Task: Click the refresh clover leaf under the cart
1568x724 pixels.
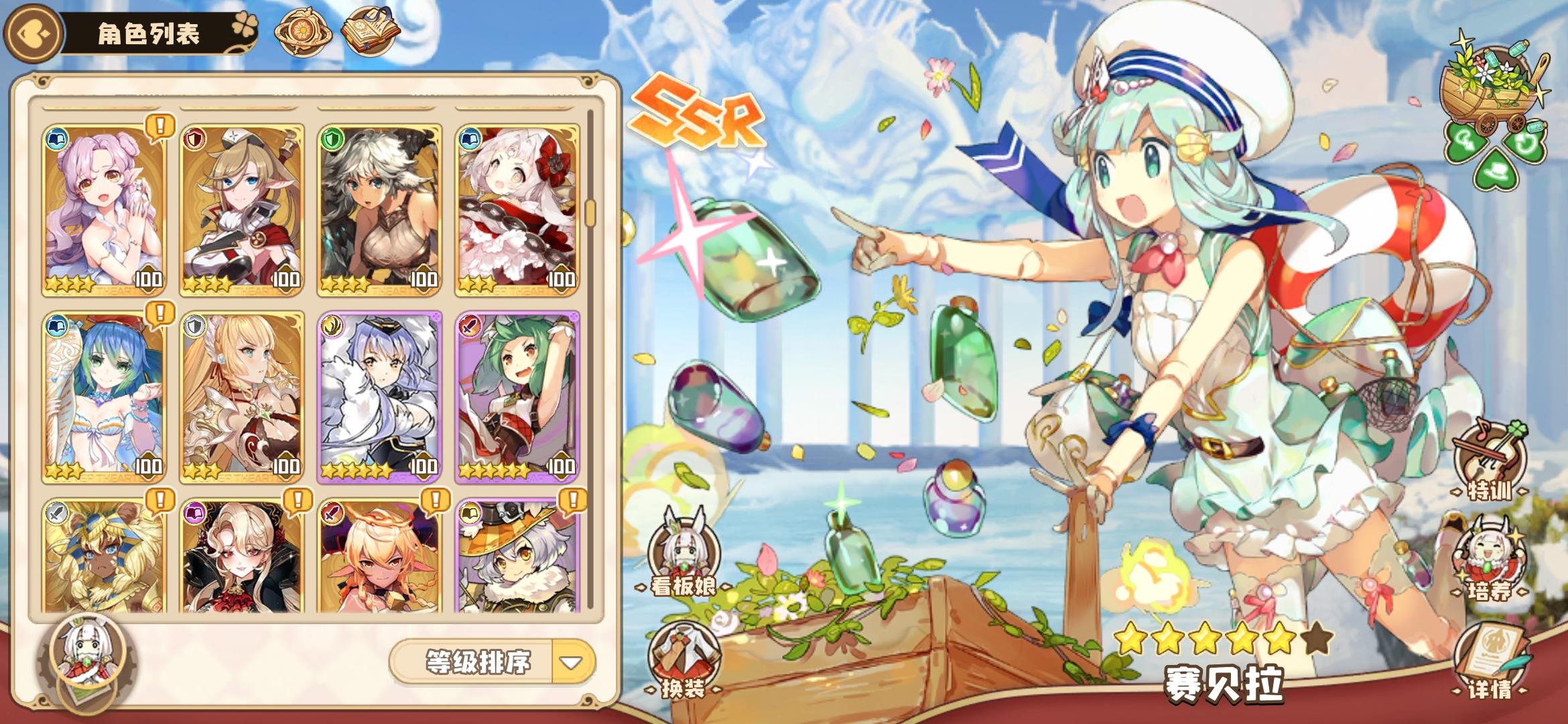Action: tap(1524, 142)
